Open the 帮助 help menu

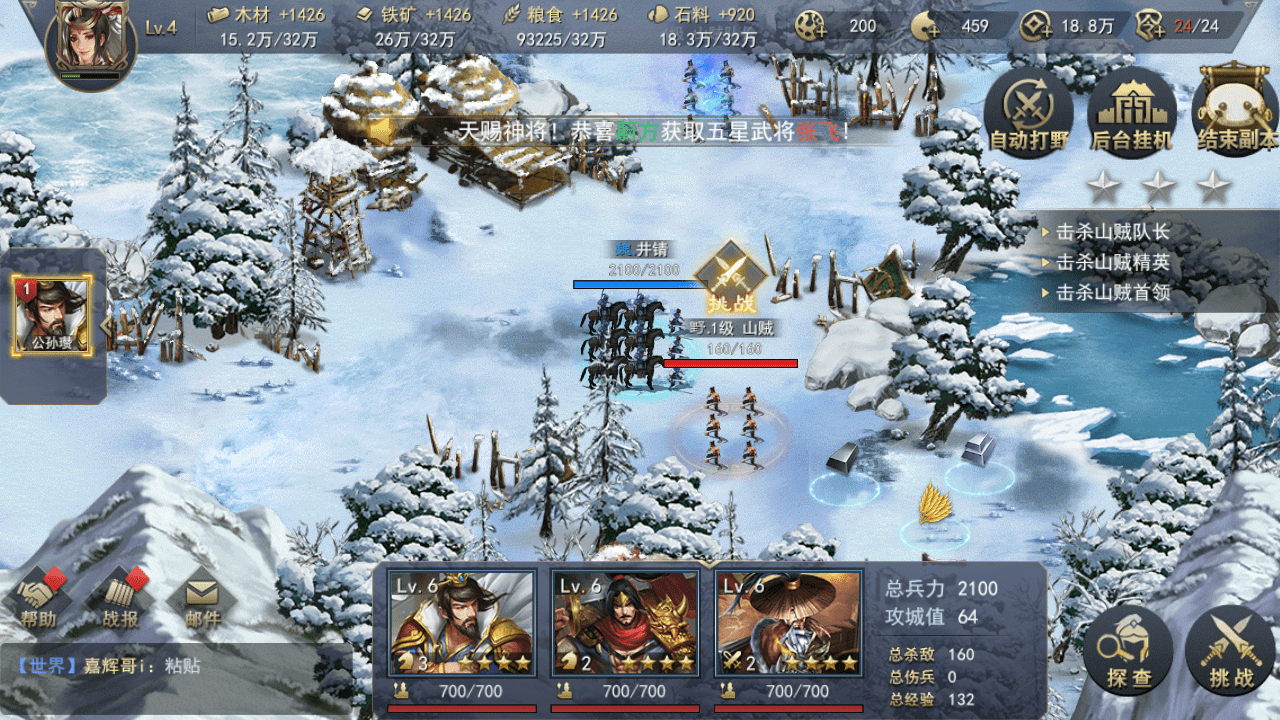pos(40,601)
